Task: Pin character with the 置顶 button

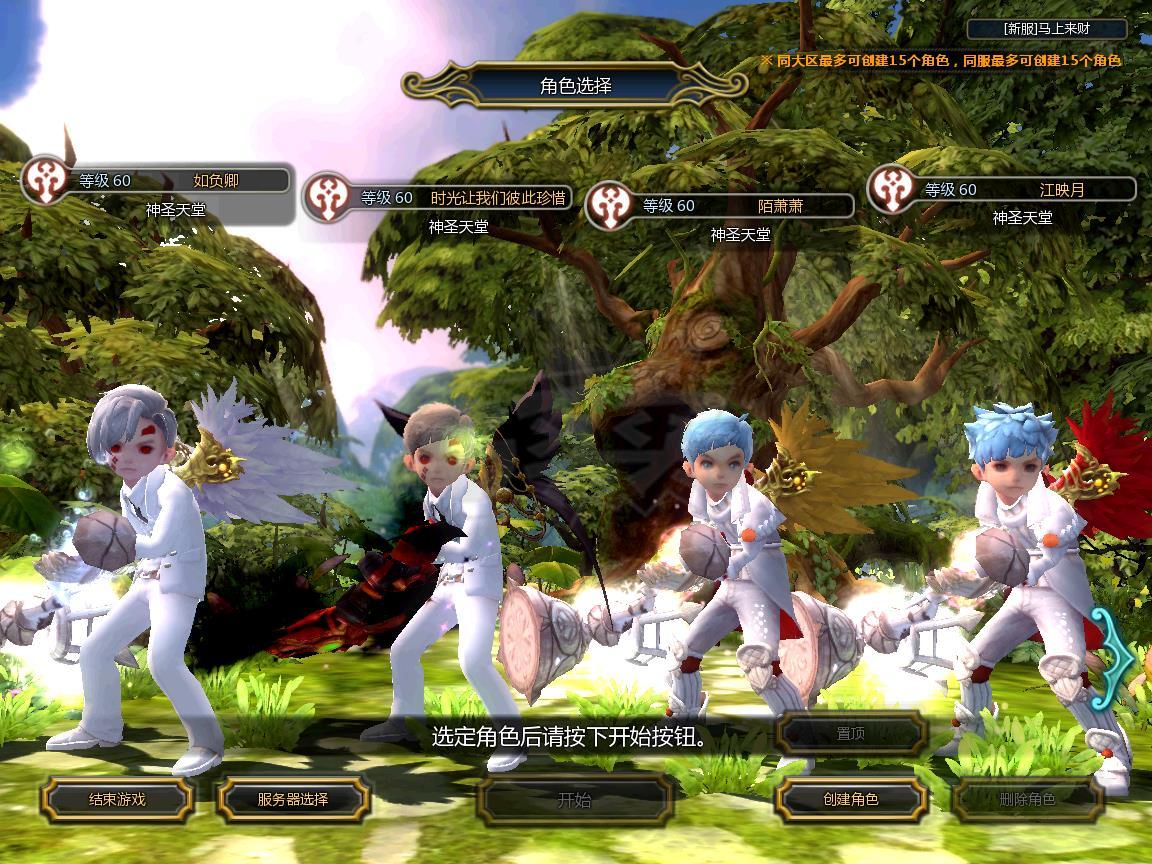Action: (851, 734)
